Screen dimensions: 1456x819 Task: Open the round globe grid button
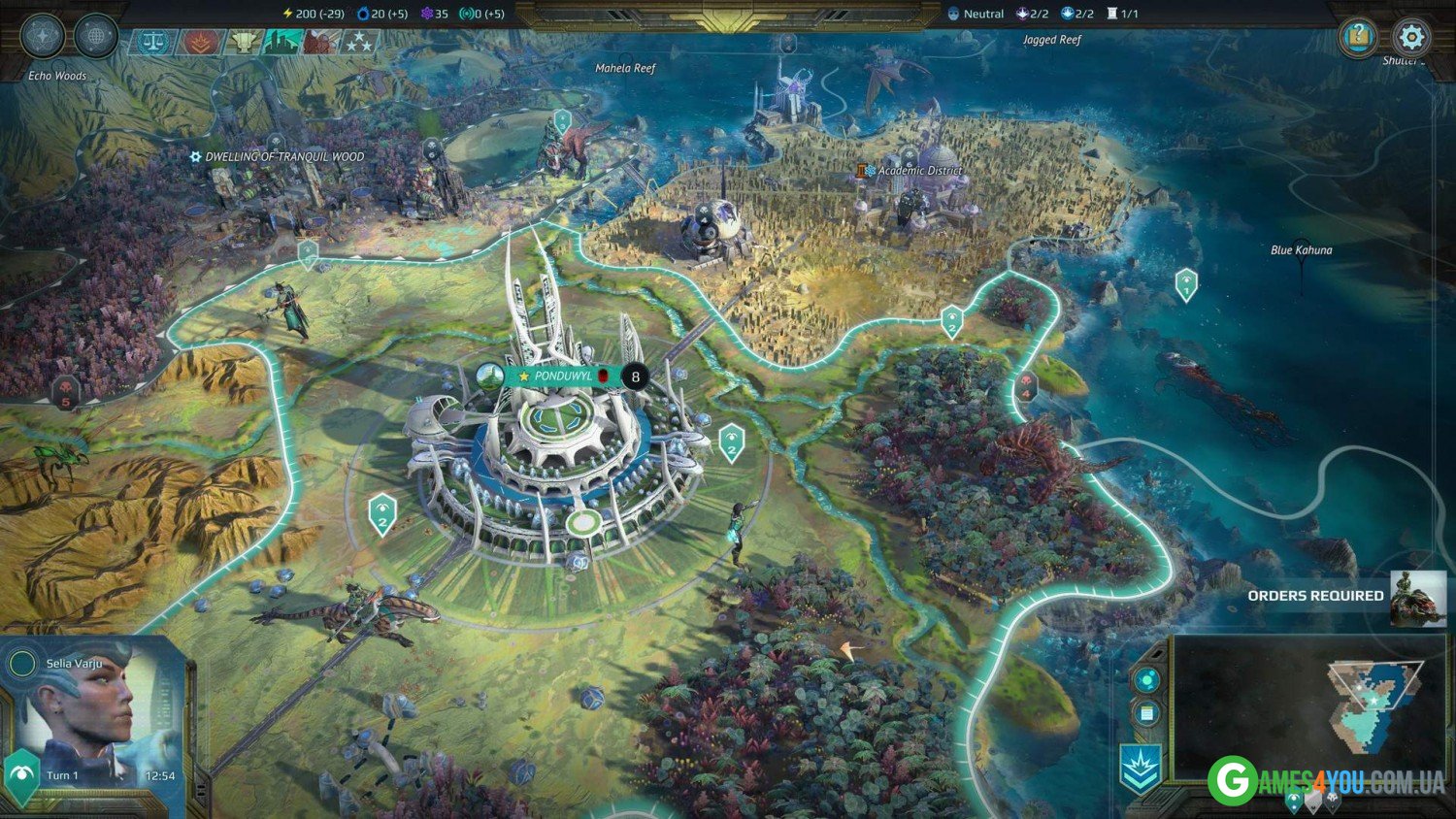[95, 37]
